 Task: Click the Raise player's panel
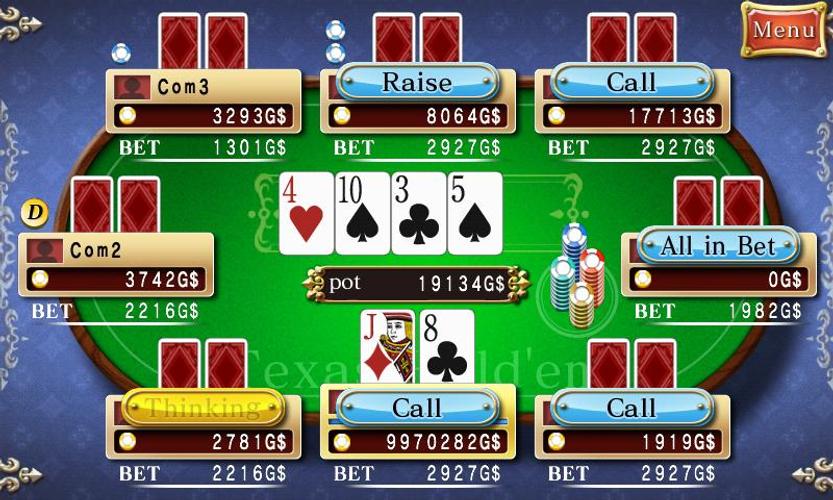417,99
